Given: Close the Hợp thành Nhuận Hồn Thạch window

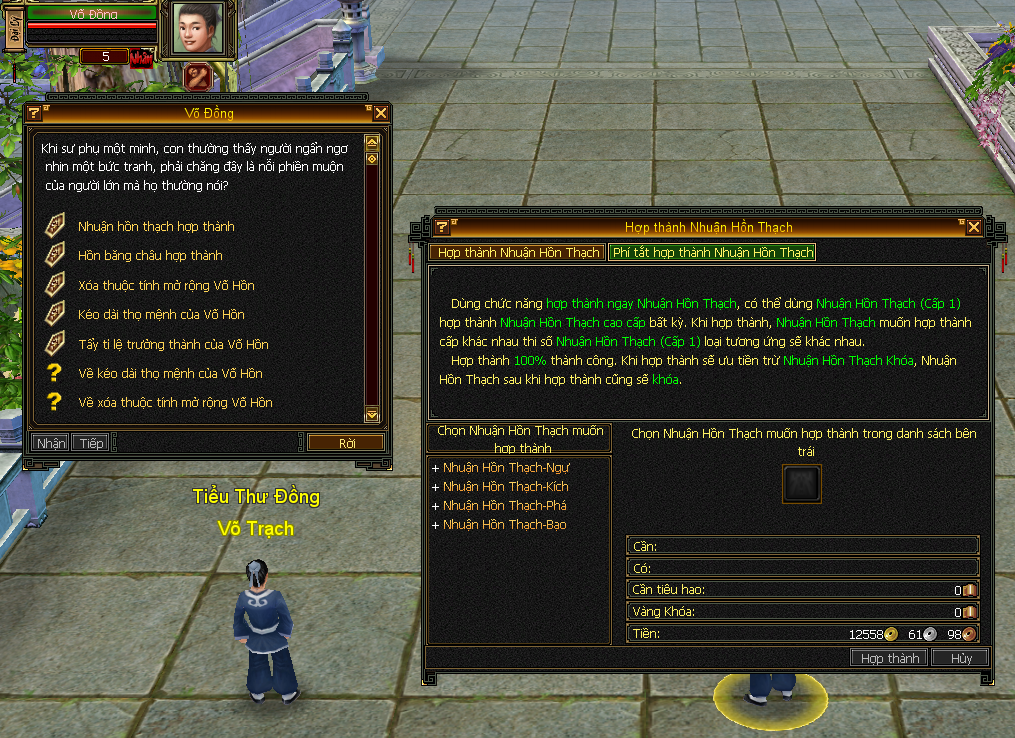Looking at the screenshot, I should 974,227.
